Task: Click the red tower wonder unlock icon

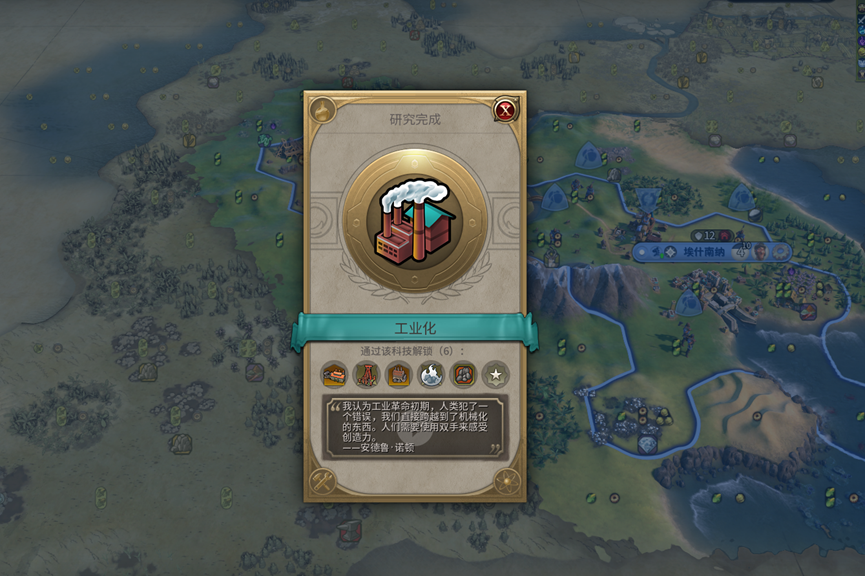Action: (x=366, y=375)
